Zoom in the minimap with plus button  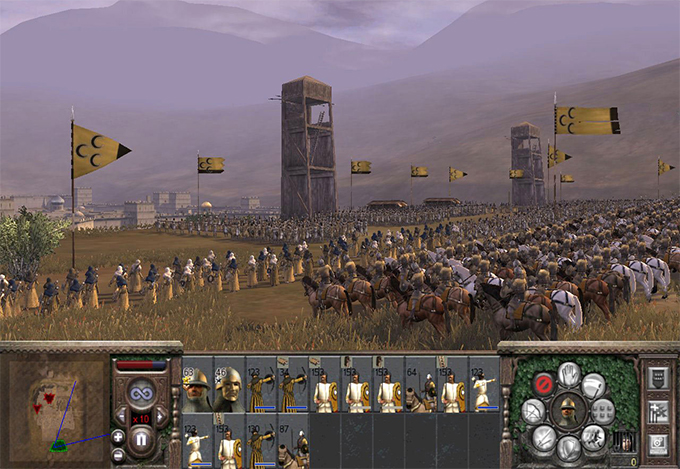click(118, 437)
